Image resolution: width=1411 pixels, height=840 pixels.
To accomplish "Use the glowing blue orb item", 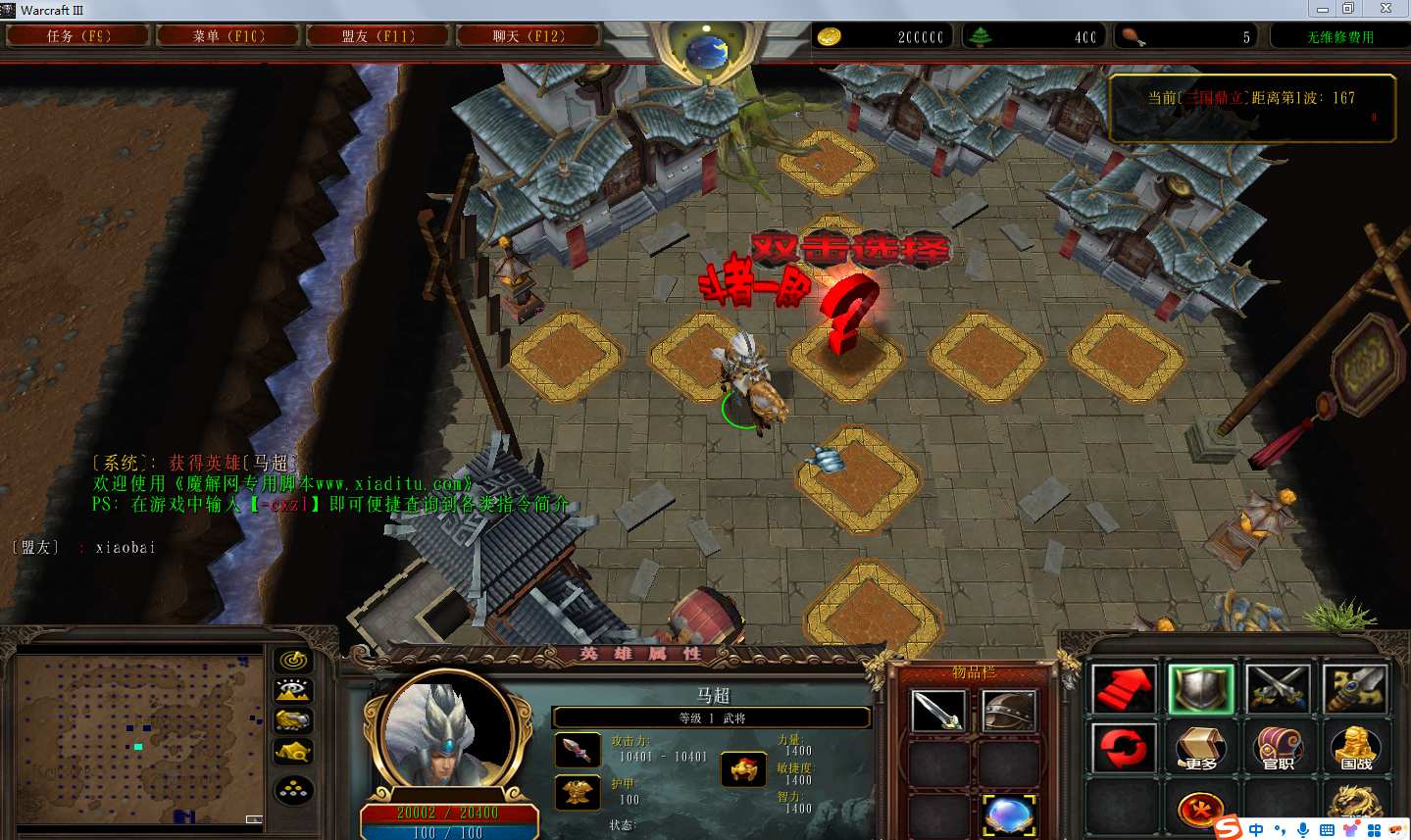I will [1008, 815].
